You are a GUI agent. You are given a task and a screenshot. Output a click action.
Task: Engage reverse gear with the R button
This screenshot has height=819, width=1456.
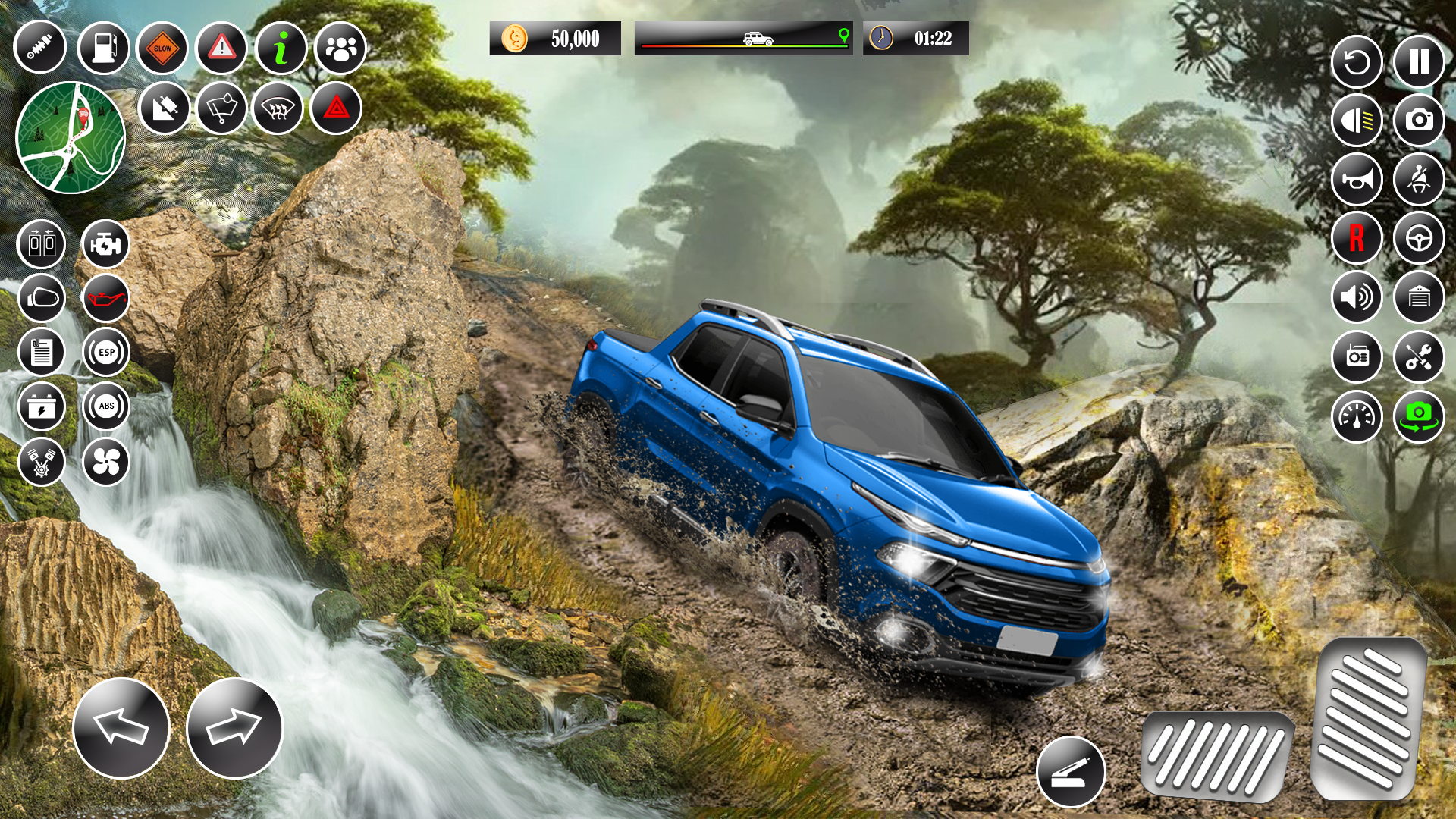click(x=1357, y=239)
